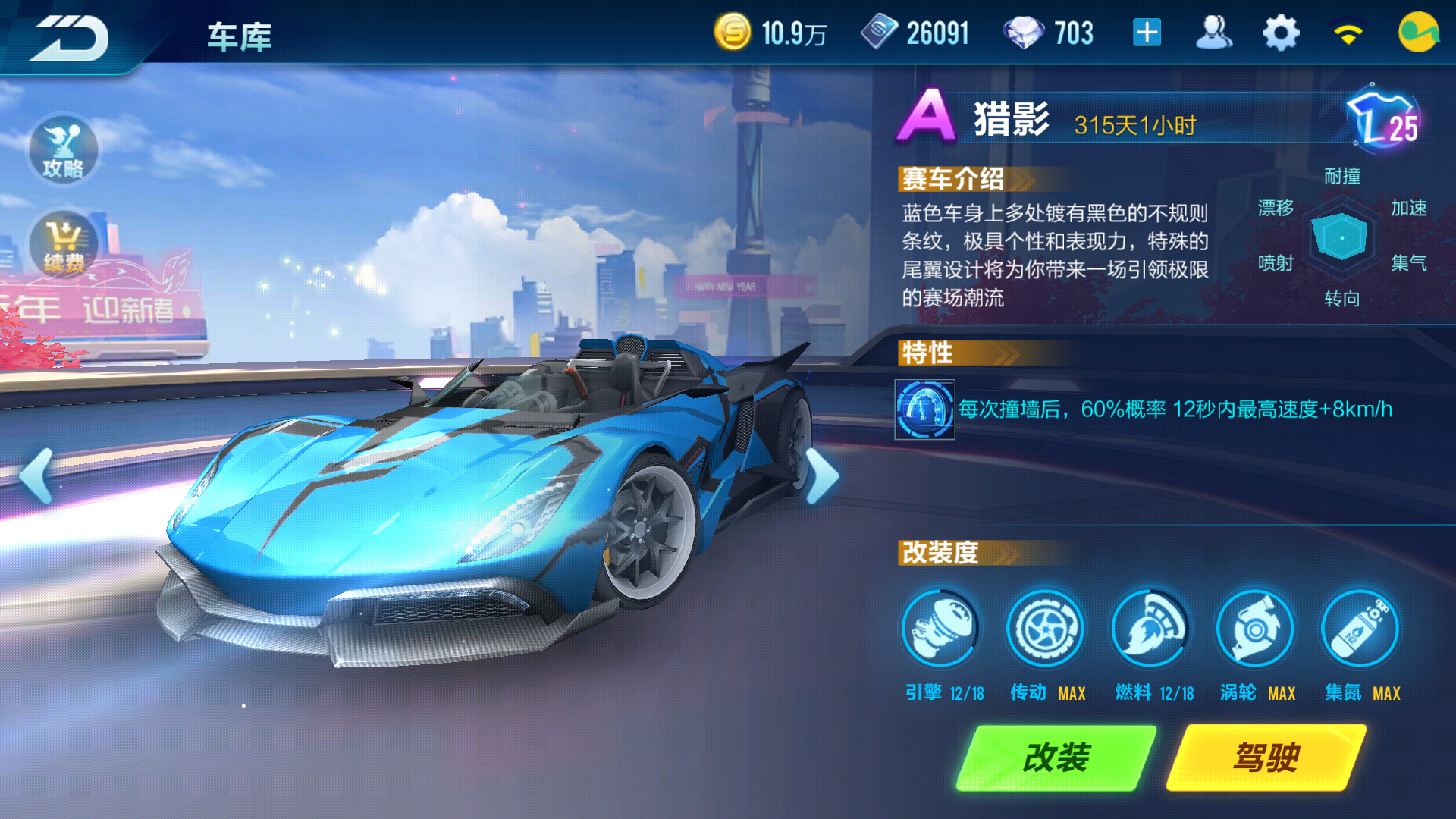
Task: Open the 攻略 strategy guide panel
Action: [63, 151]
